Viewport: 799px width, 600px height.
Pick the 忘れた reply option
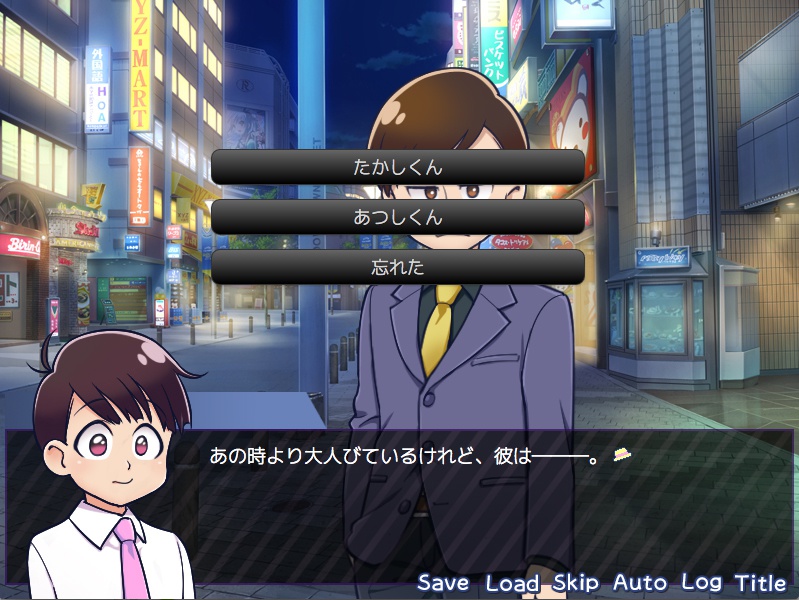(x=398, y=267)
